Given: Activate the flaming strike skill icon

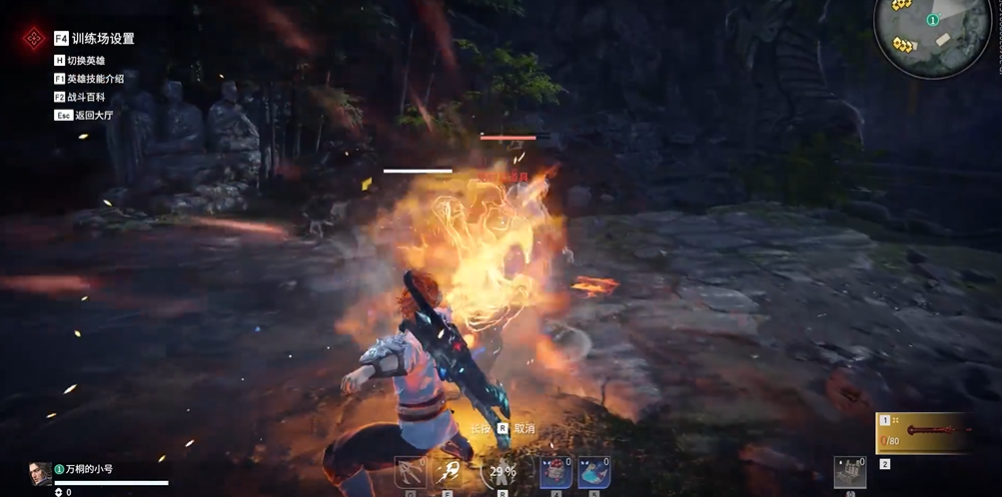Looking at the screenshot, I should click(449, 471).
